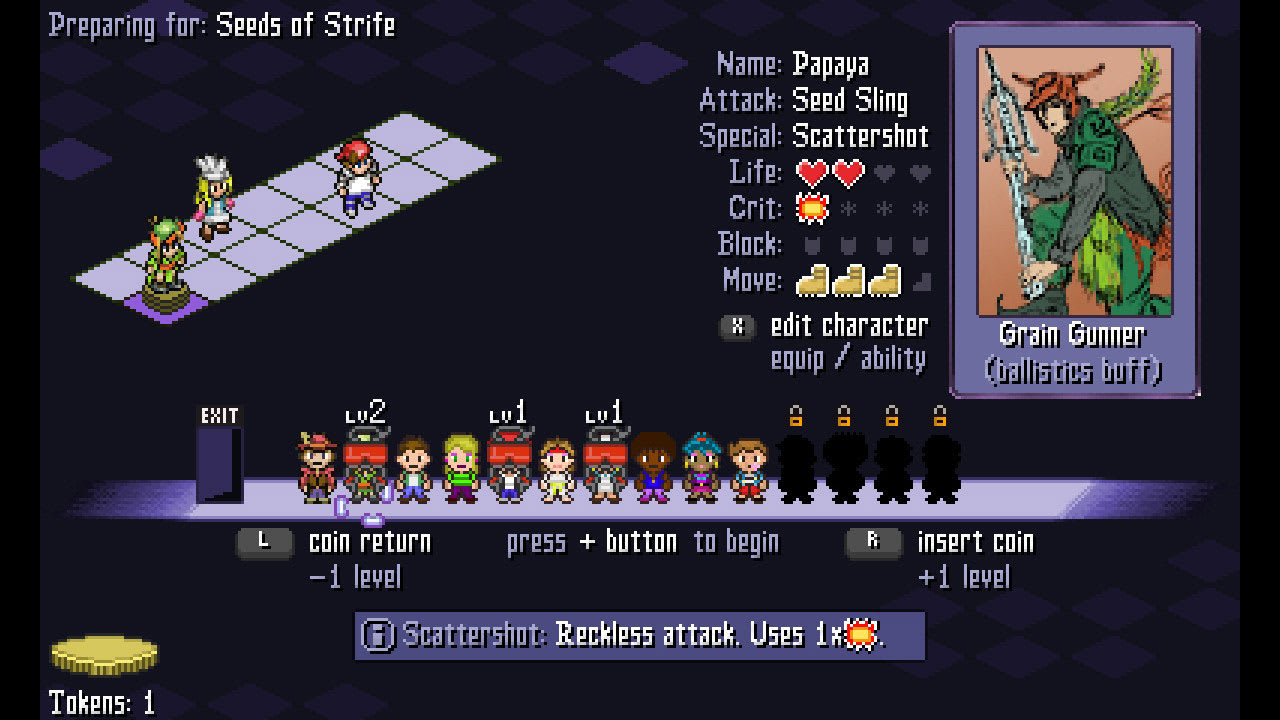Select the R key insert coin icon
The image size is (1280, 720).
click(873, 541)
